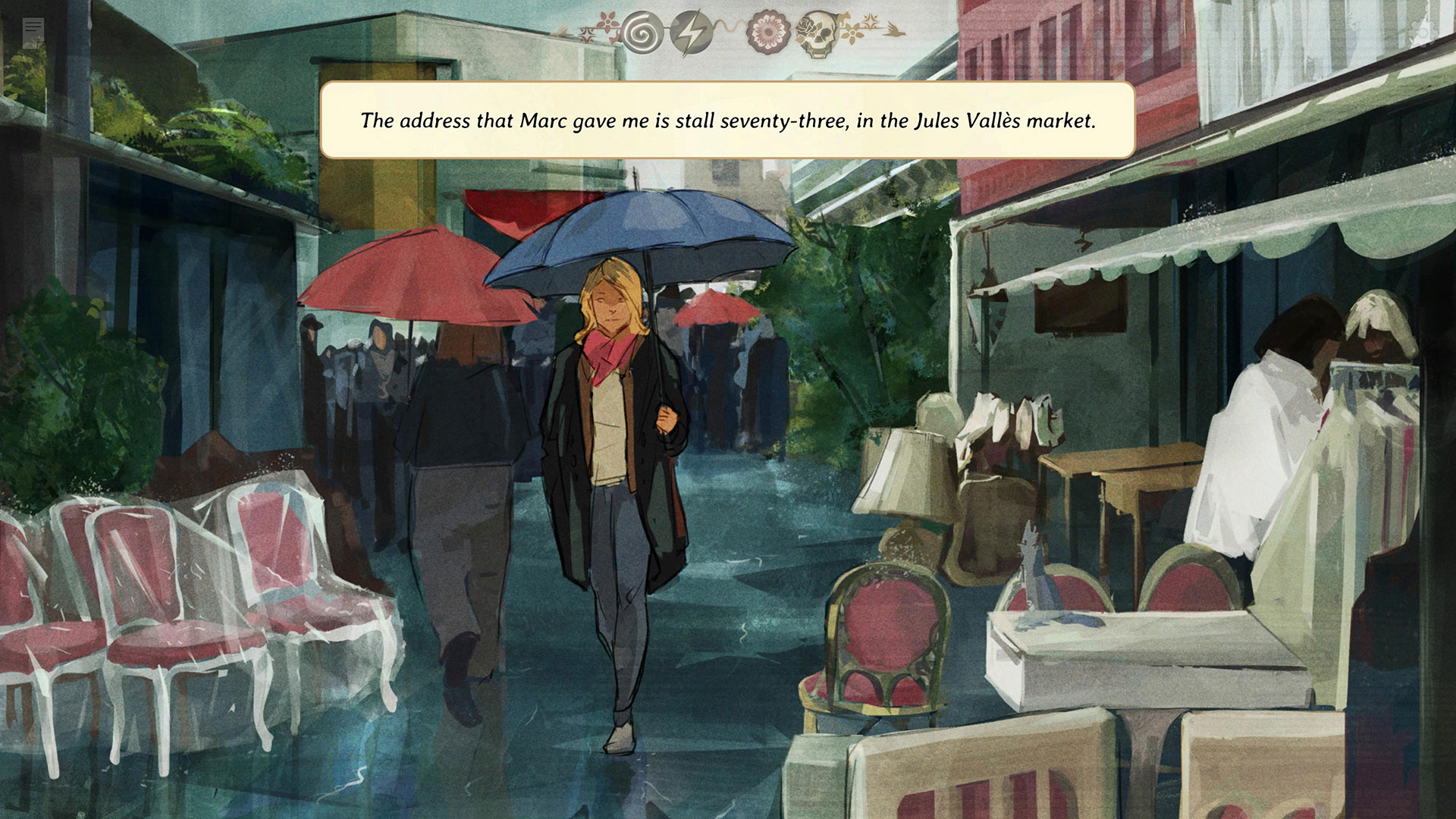Select the pink flower emotion icon
Image resolution: width=1456 pixels, height=819 pixels.
click(767, 33)
